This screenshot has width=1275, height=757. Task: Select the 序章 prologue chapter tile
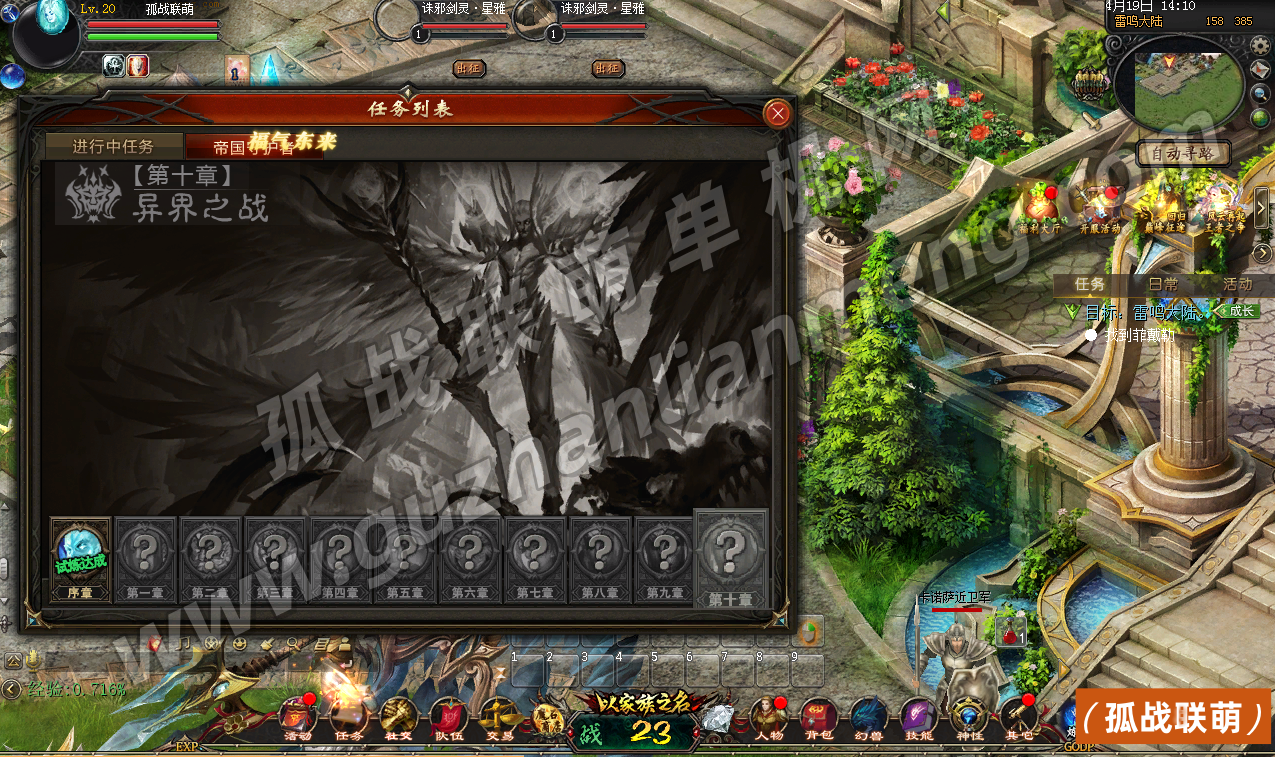[80, 559]
